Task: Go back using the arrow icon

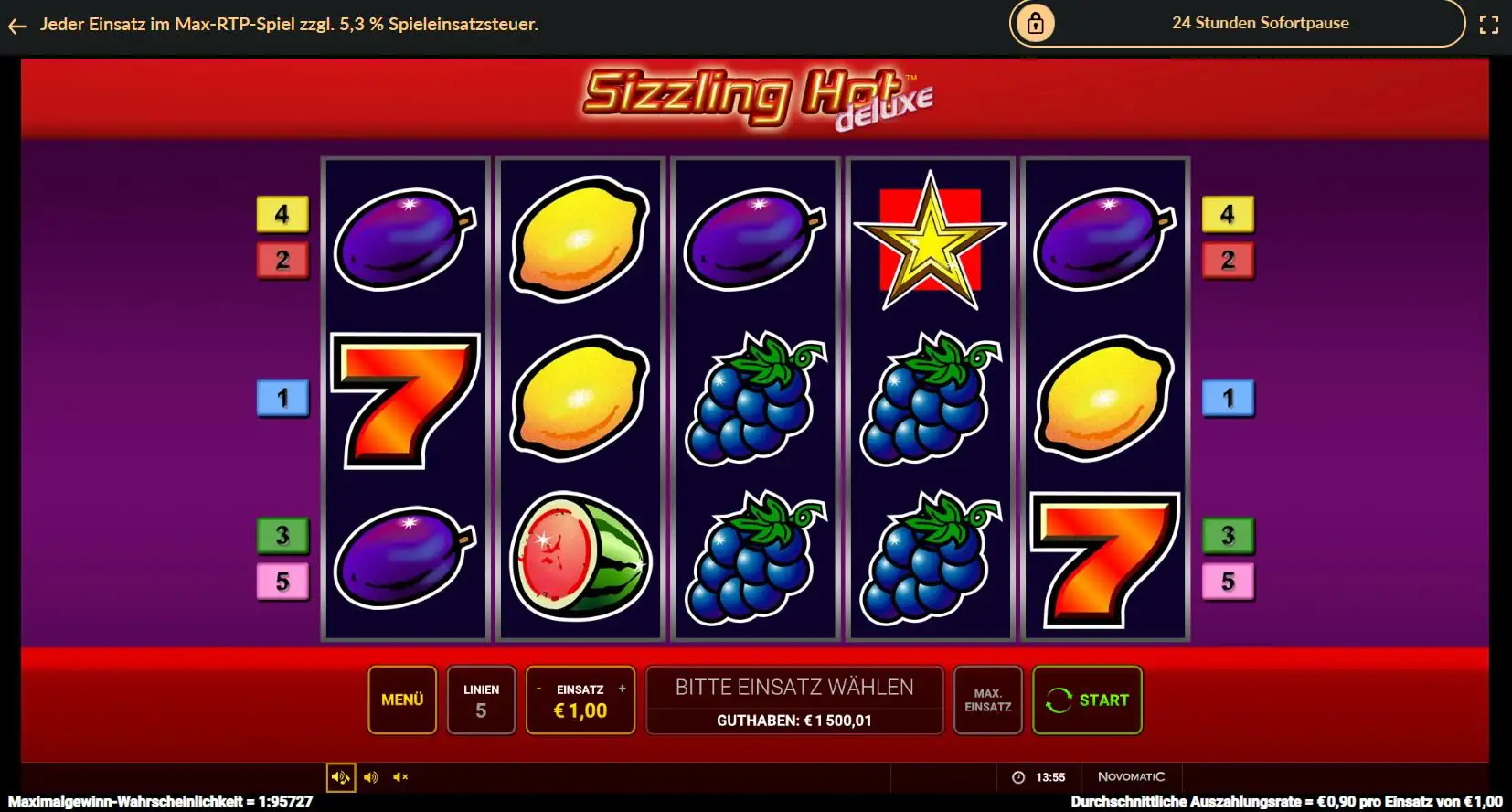Action: pos(17,25)
